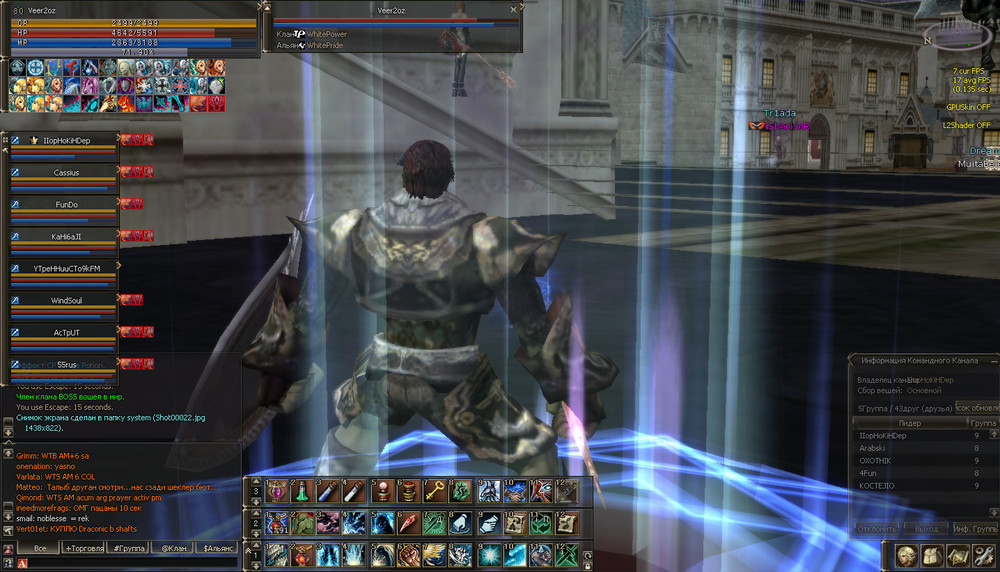Select party member WindSoul

pos(66,300)
